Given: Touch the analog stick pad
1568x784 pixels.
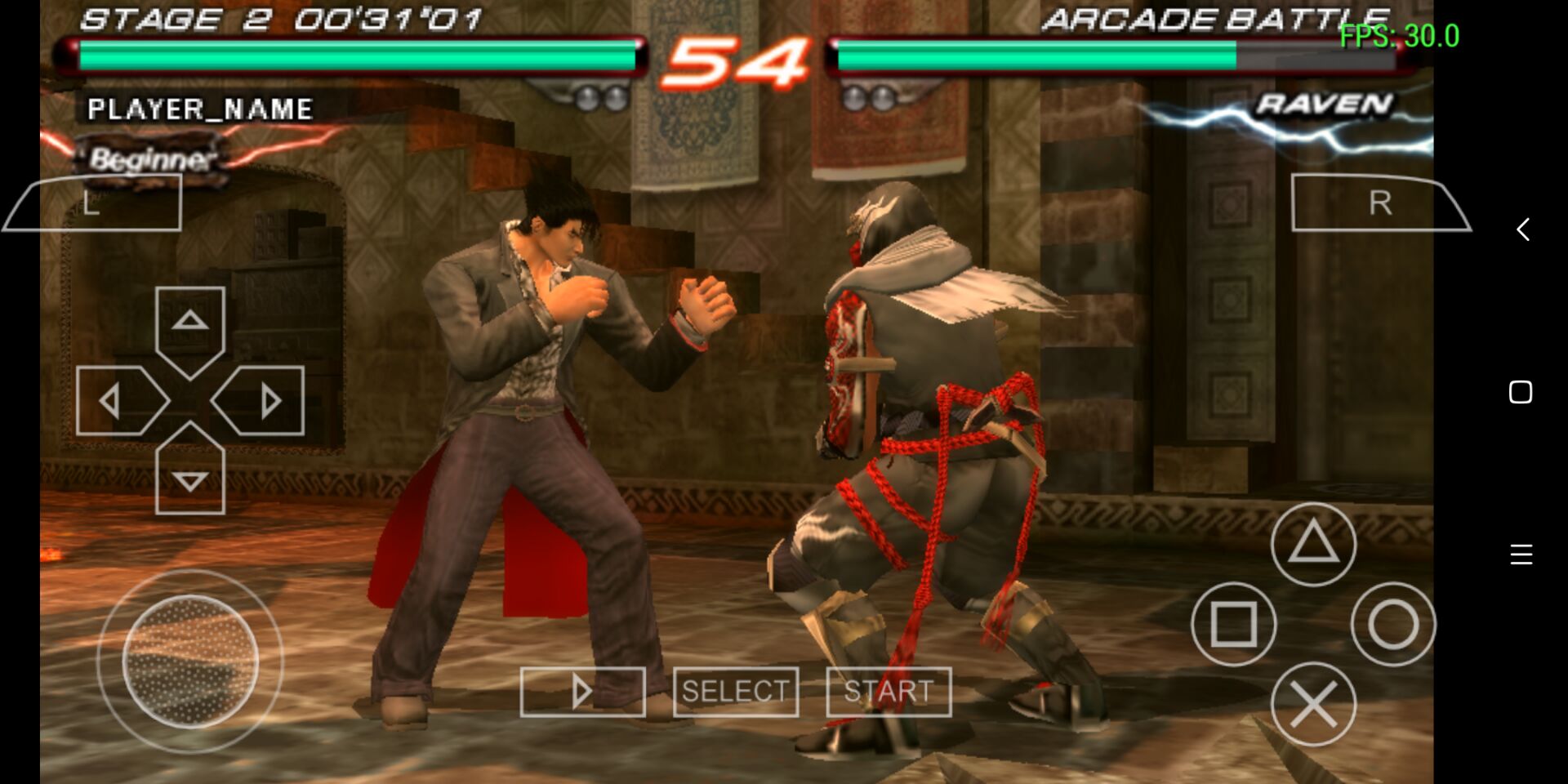Looking at the screenshot, I should point(190,661).
